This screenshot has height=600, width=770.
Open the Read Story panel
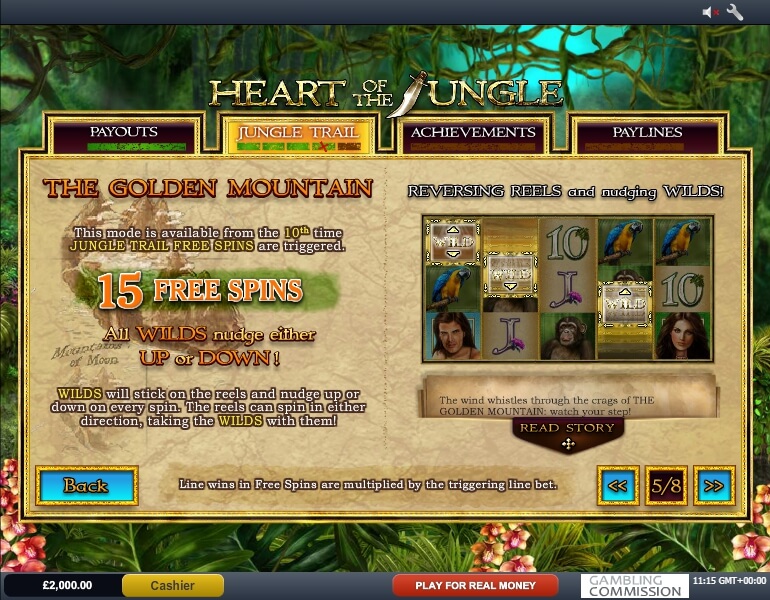point(567,429)
